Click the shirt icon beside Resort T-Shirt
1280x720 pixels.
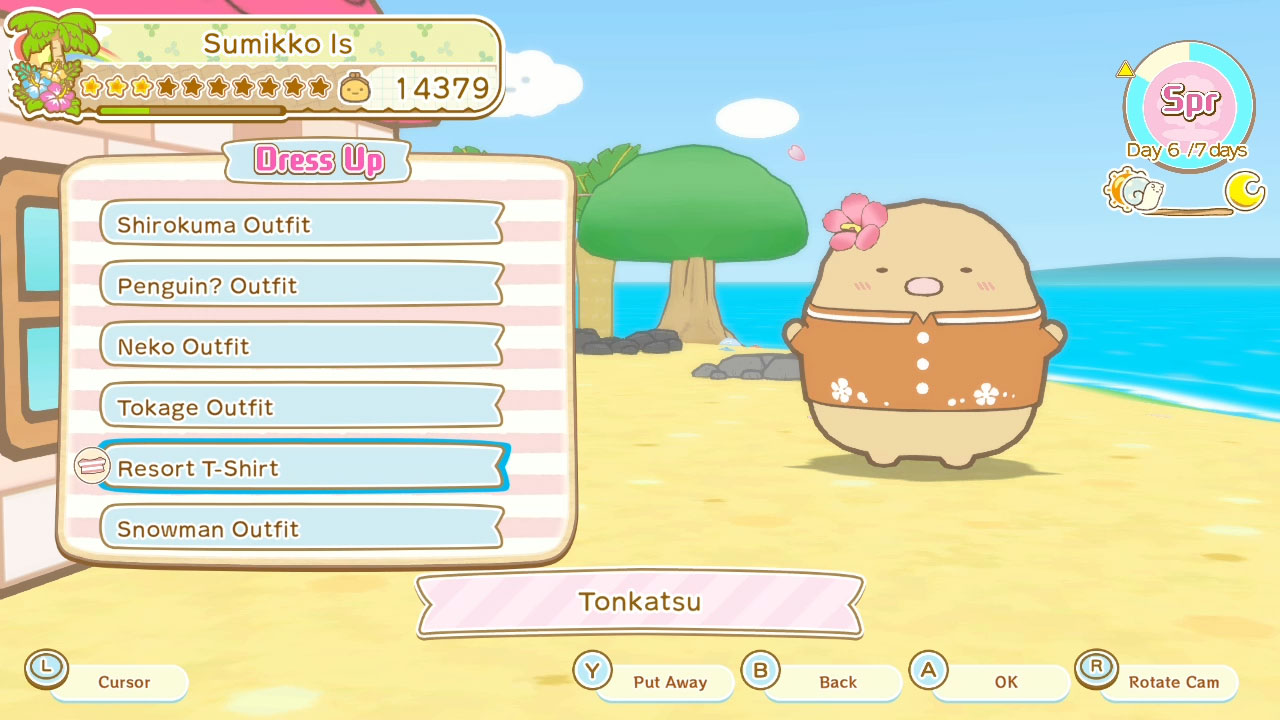tap(90, 465)
